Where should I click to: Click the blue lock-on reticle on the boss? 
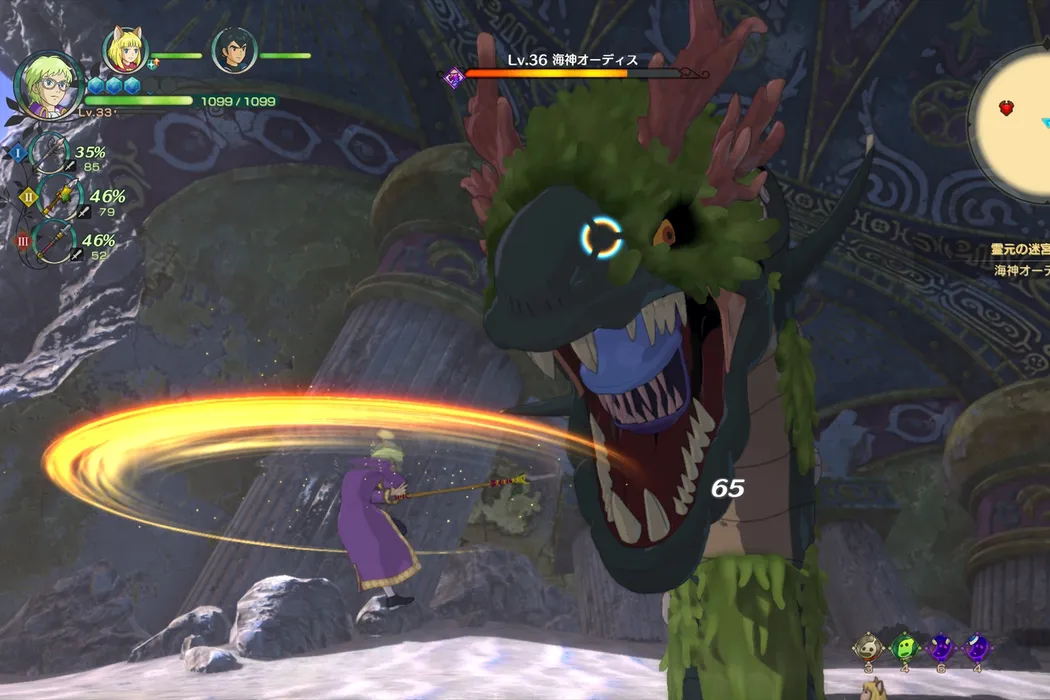tap(602, 238)
